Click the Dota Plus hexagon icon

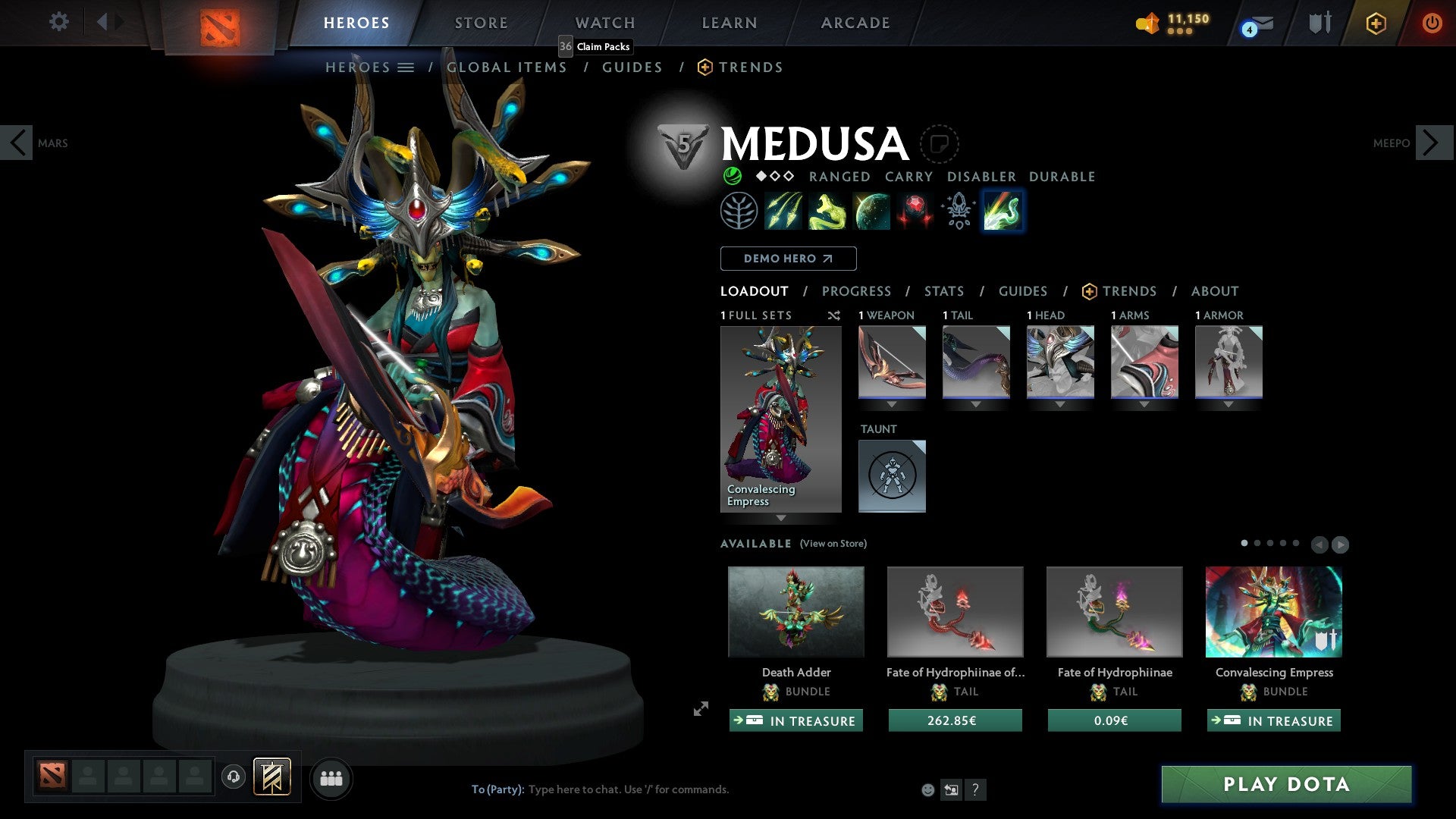point(1376,23)
